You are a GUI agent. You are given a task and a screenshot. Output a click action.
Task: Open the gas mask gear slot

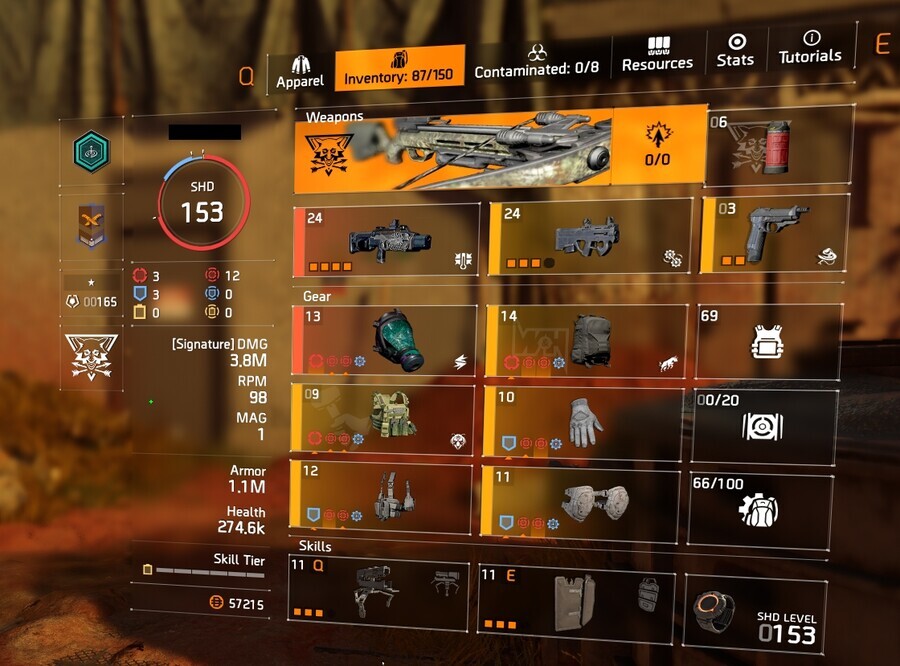pyautogui.click(x=384, y=340)
